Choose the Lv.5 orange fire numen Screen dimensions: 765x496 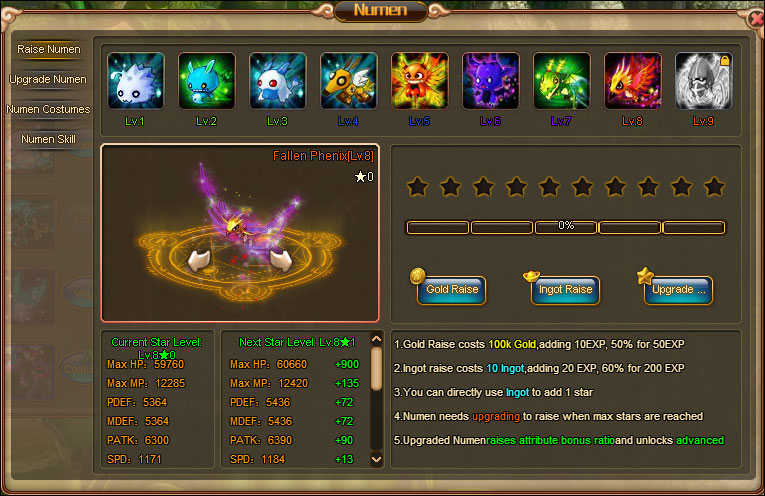coord(420,81)
